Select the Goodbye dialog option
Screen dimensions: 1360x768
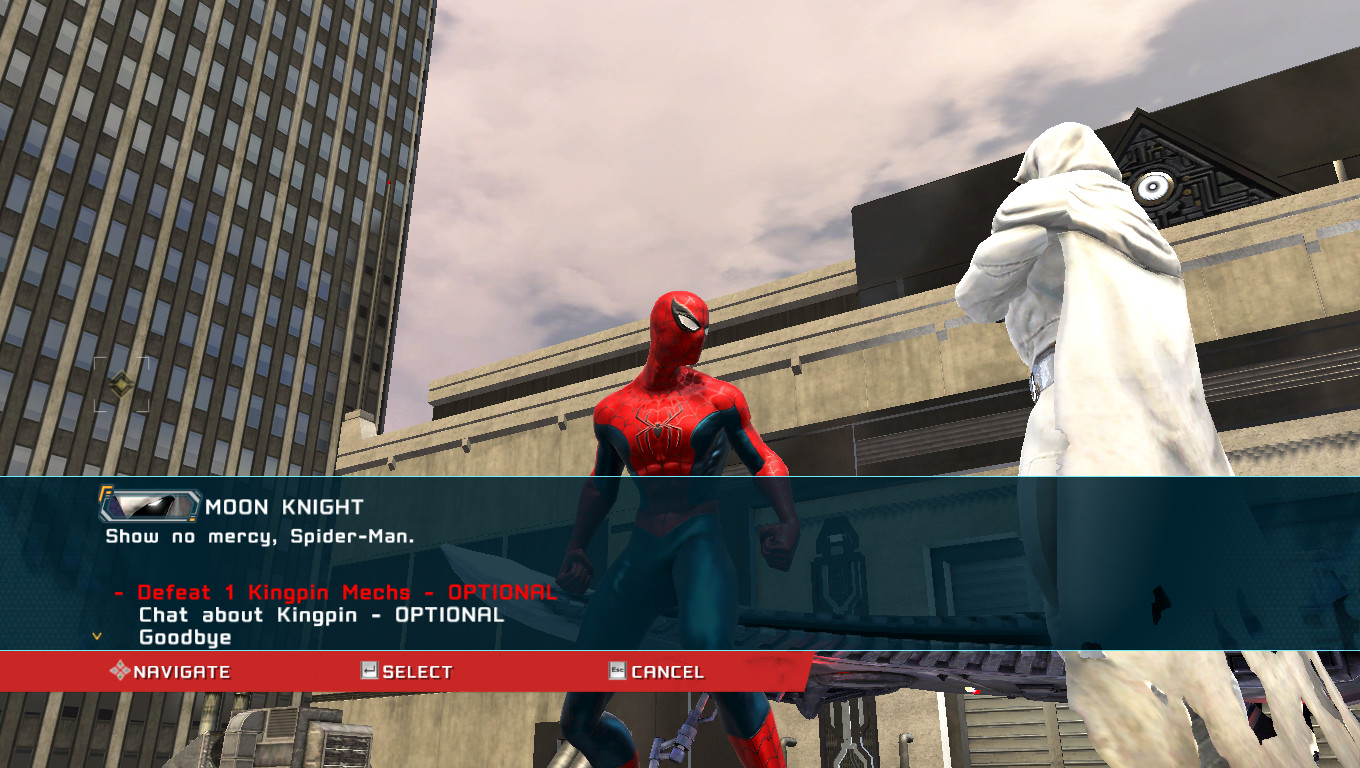(x=186, y=637)
